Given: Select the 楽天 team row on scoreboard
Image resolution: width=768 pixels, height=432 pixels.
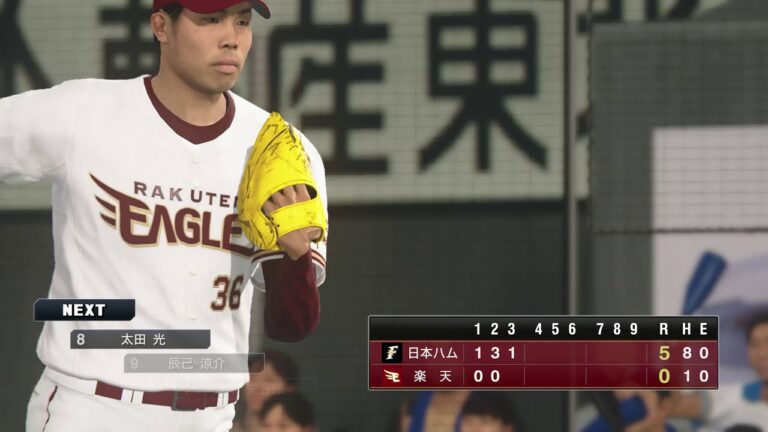Looking at the screenshot, I should pos(543,376).
